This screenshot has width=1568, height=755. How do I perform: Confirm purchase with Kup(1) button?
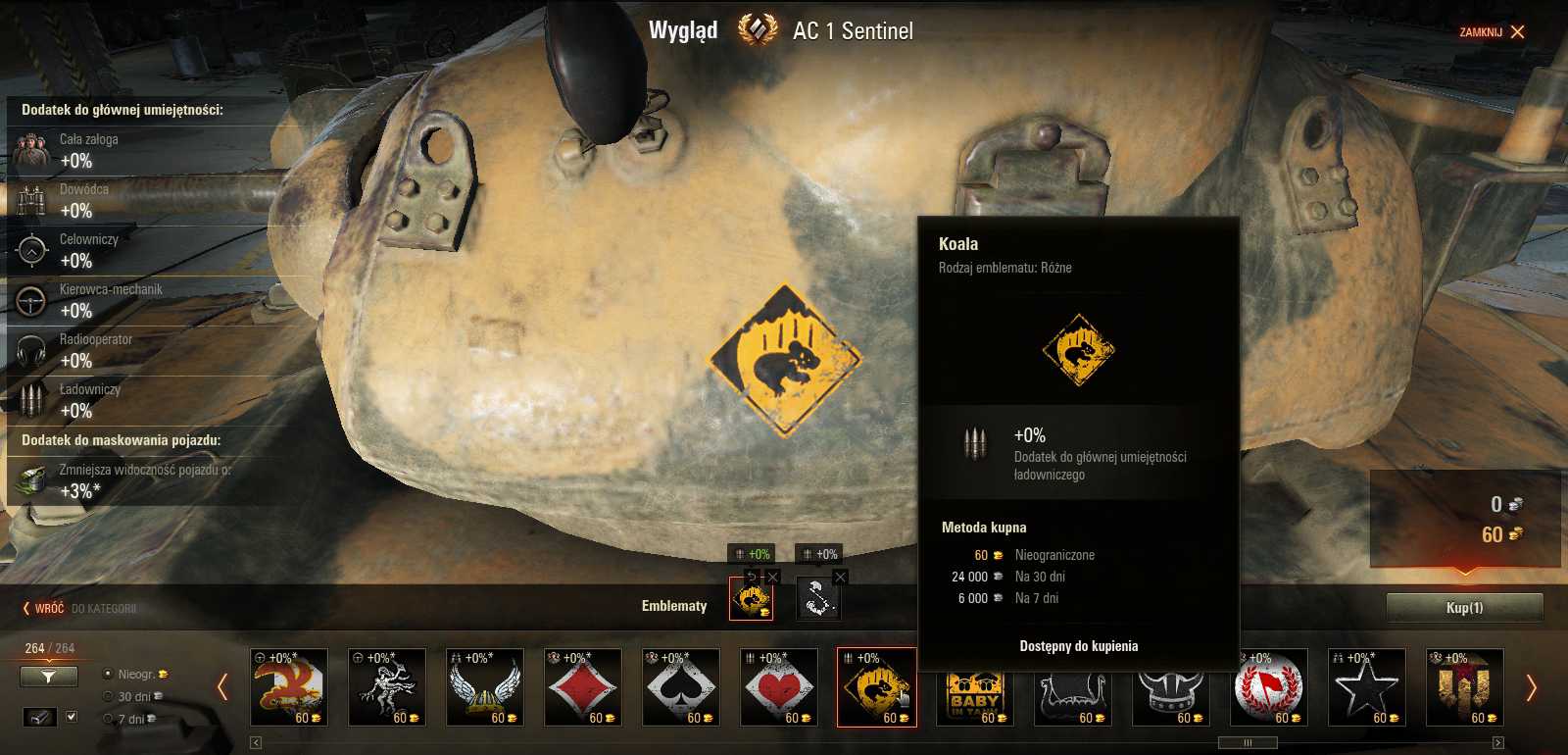[x=1462, y=606]
